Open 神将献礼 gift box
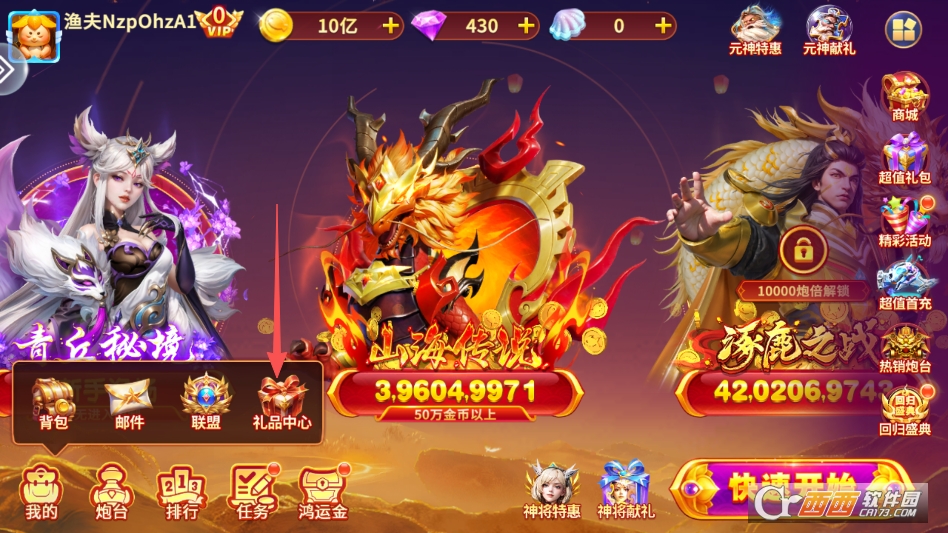 click(625, 489)
